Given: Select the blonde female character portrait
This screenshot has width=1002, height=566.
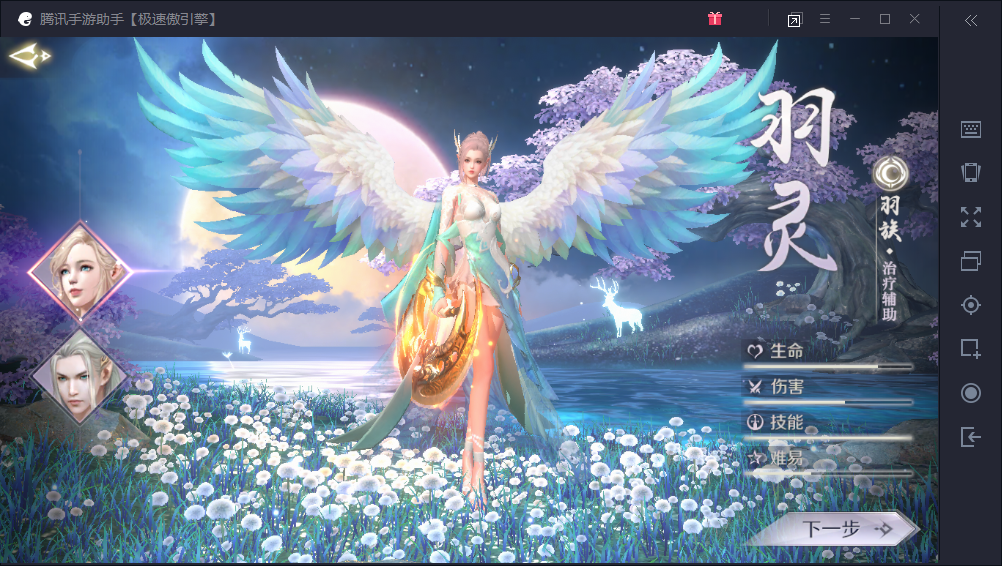Looking at the screenshot, I should tap(80, 270).
